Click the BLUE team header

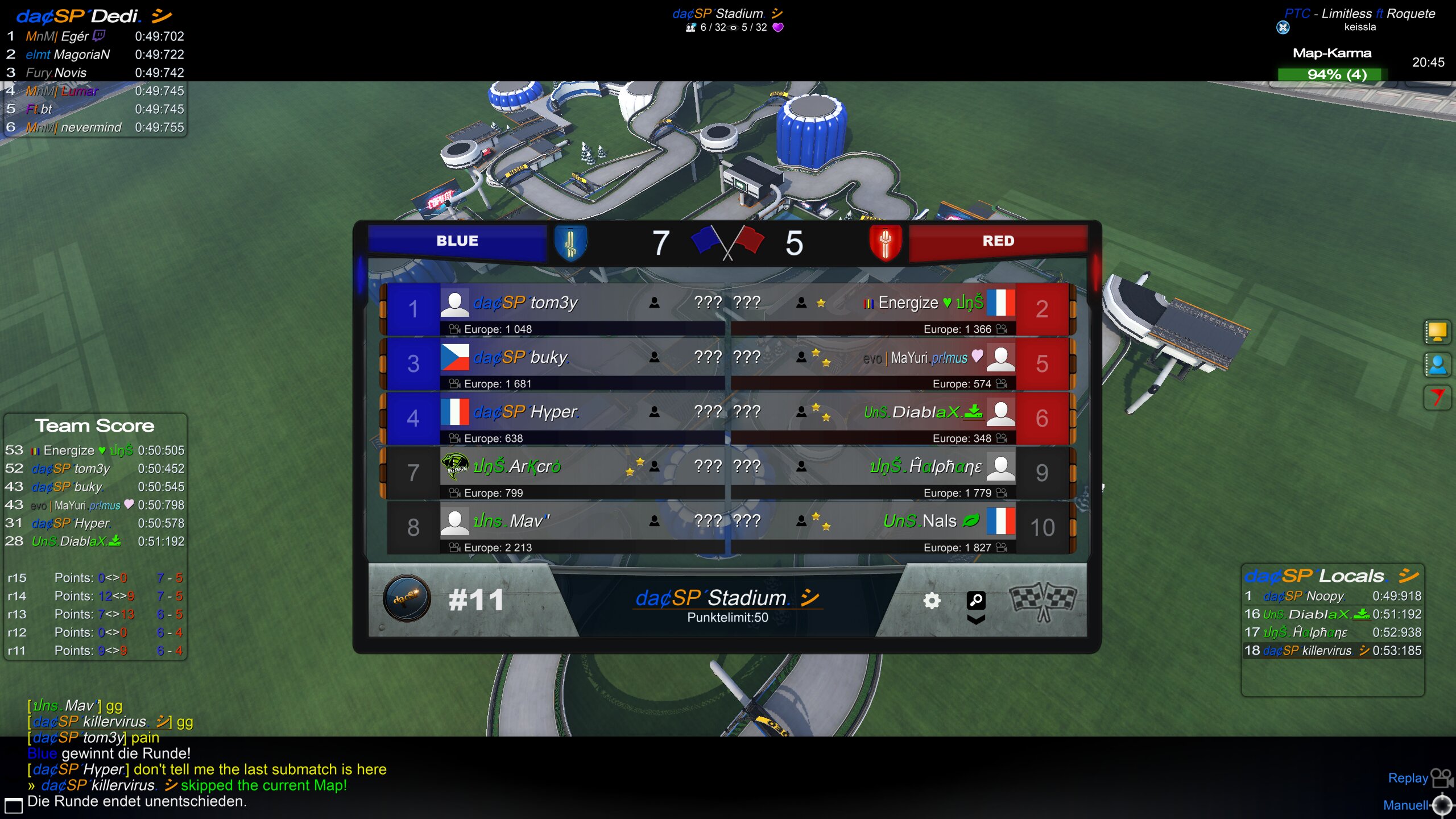coord(457,241)
